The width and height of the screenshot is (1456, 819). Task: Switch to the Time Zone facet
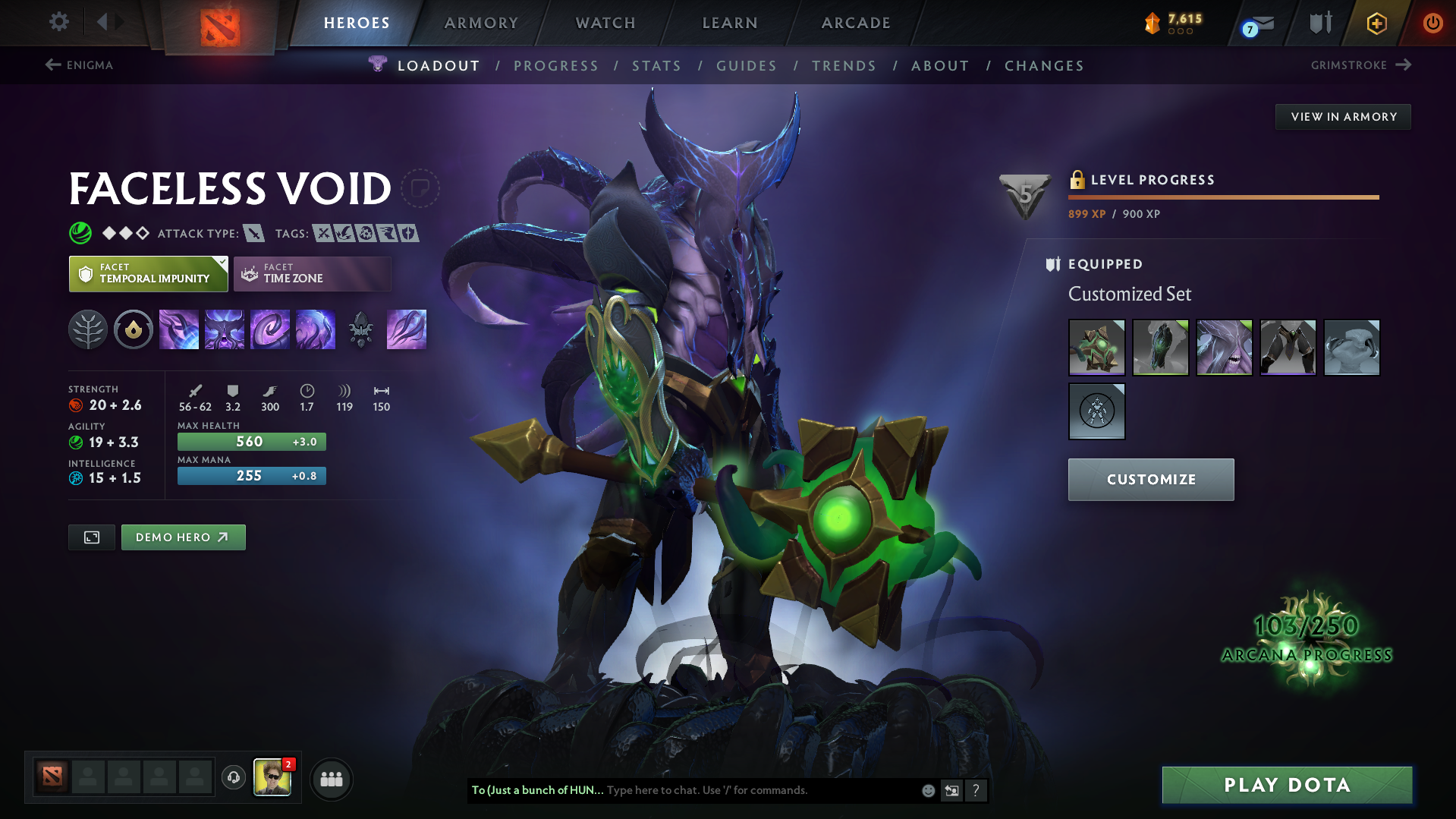point(311,273)
